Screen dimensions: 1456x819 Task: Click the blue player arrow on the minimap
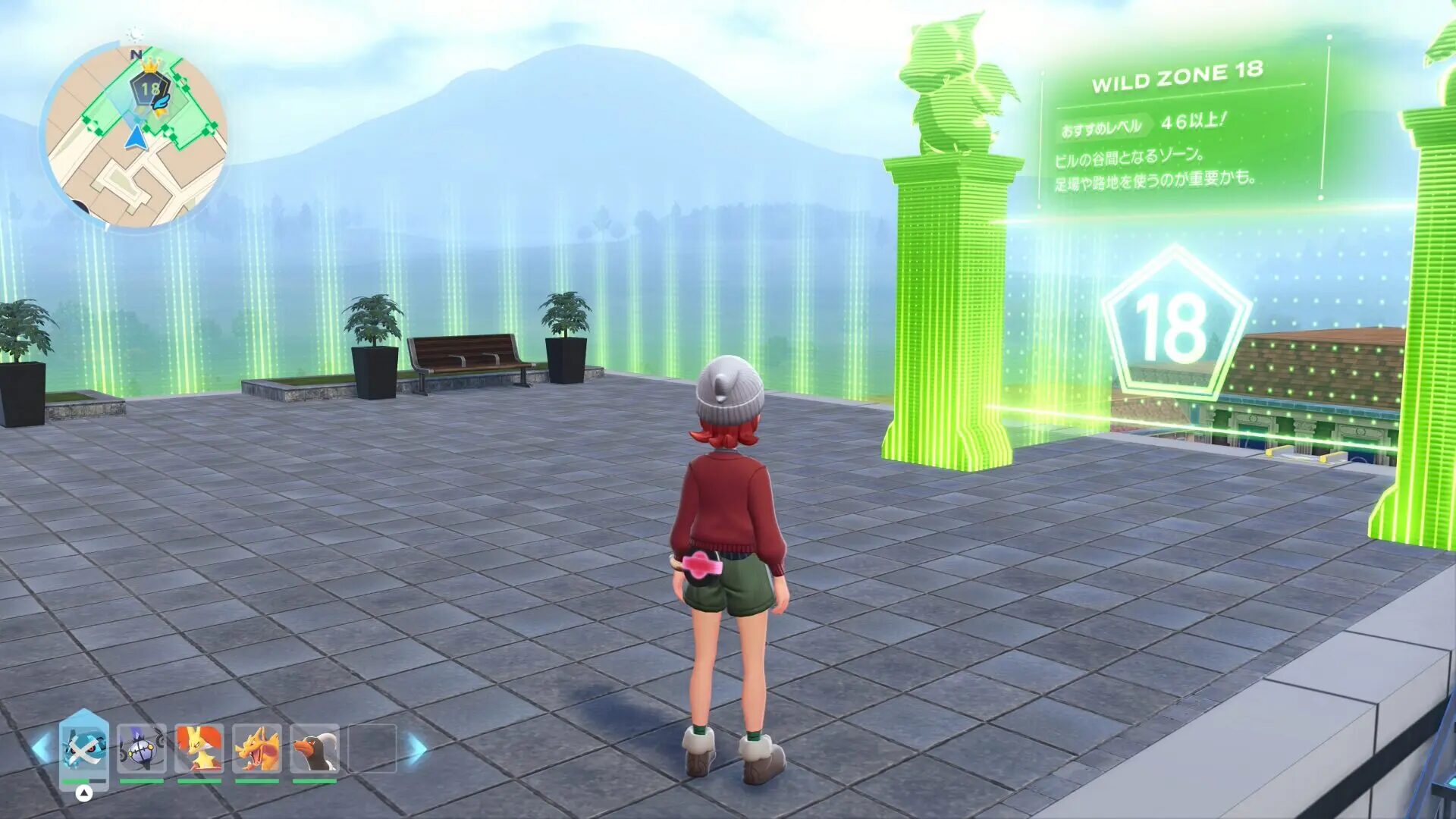[x=136, y=137]
